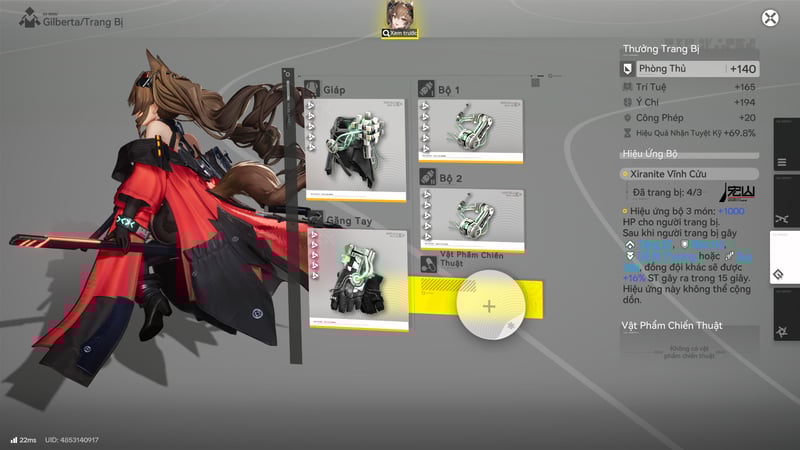This screenshot has width=800, height=450.
Task: Switch to the top sidebar tab with lines icon
Action: pos(781,163)
